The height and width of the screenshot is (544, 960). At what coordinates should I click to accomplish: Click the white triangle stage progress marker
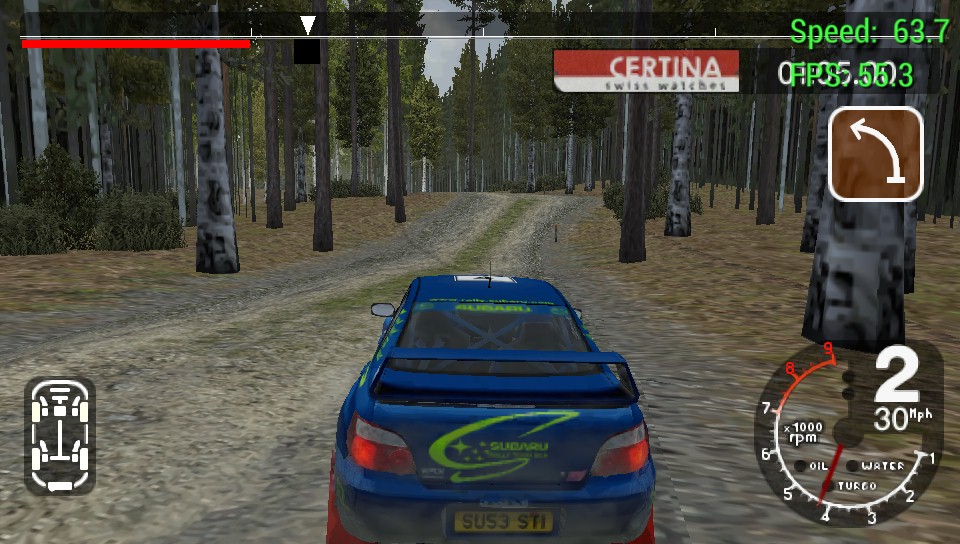pos(308,25)
